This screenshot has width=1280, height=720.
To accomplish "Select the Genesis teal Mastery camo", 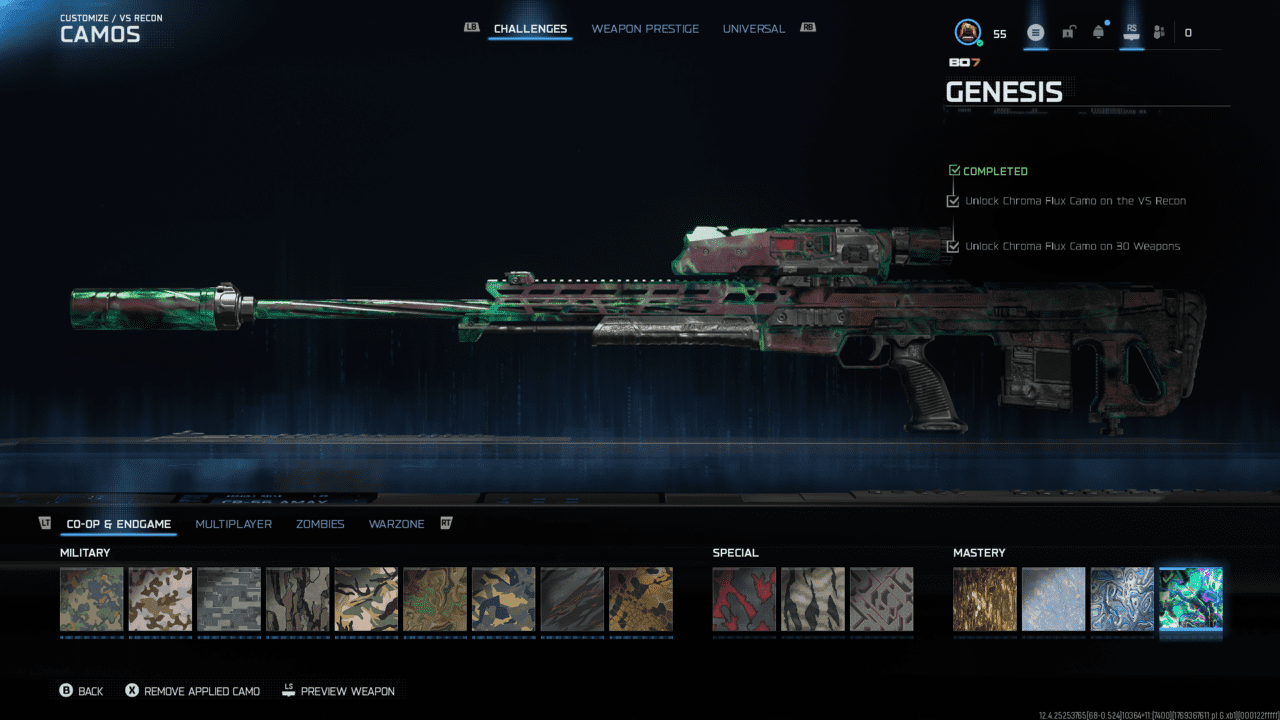I will coord(1191,599).
